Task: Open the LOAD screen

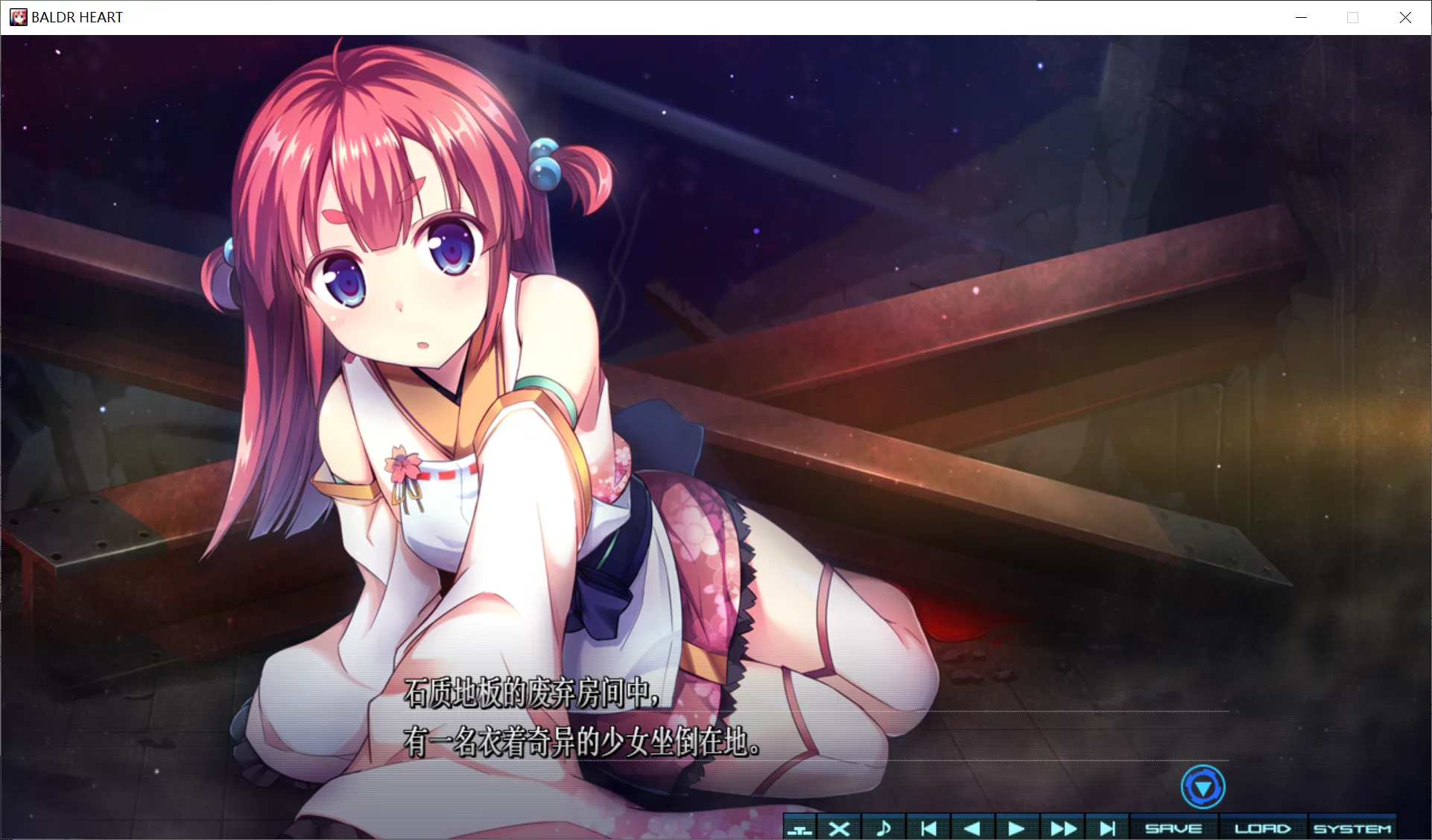Action: 1264,827
